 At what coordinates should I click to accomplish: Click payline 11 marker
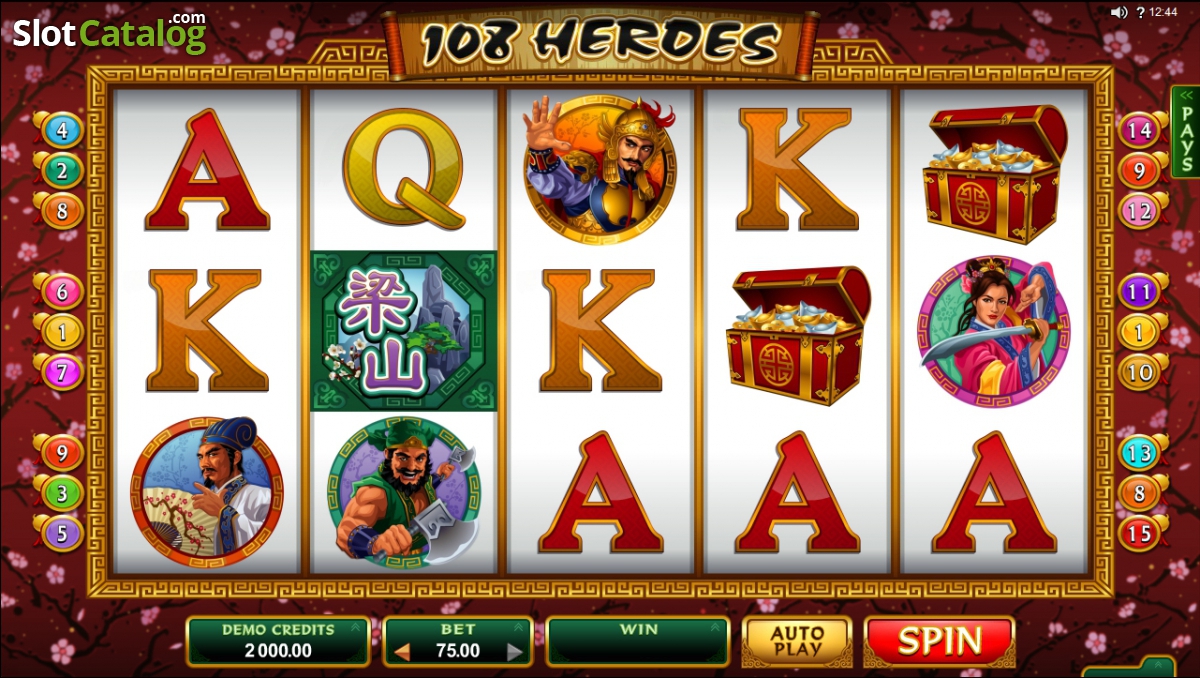point(1139,292)
